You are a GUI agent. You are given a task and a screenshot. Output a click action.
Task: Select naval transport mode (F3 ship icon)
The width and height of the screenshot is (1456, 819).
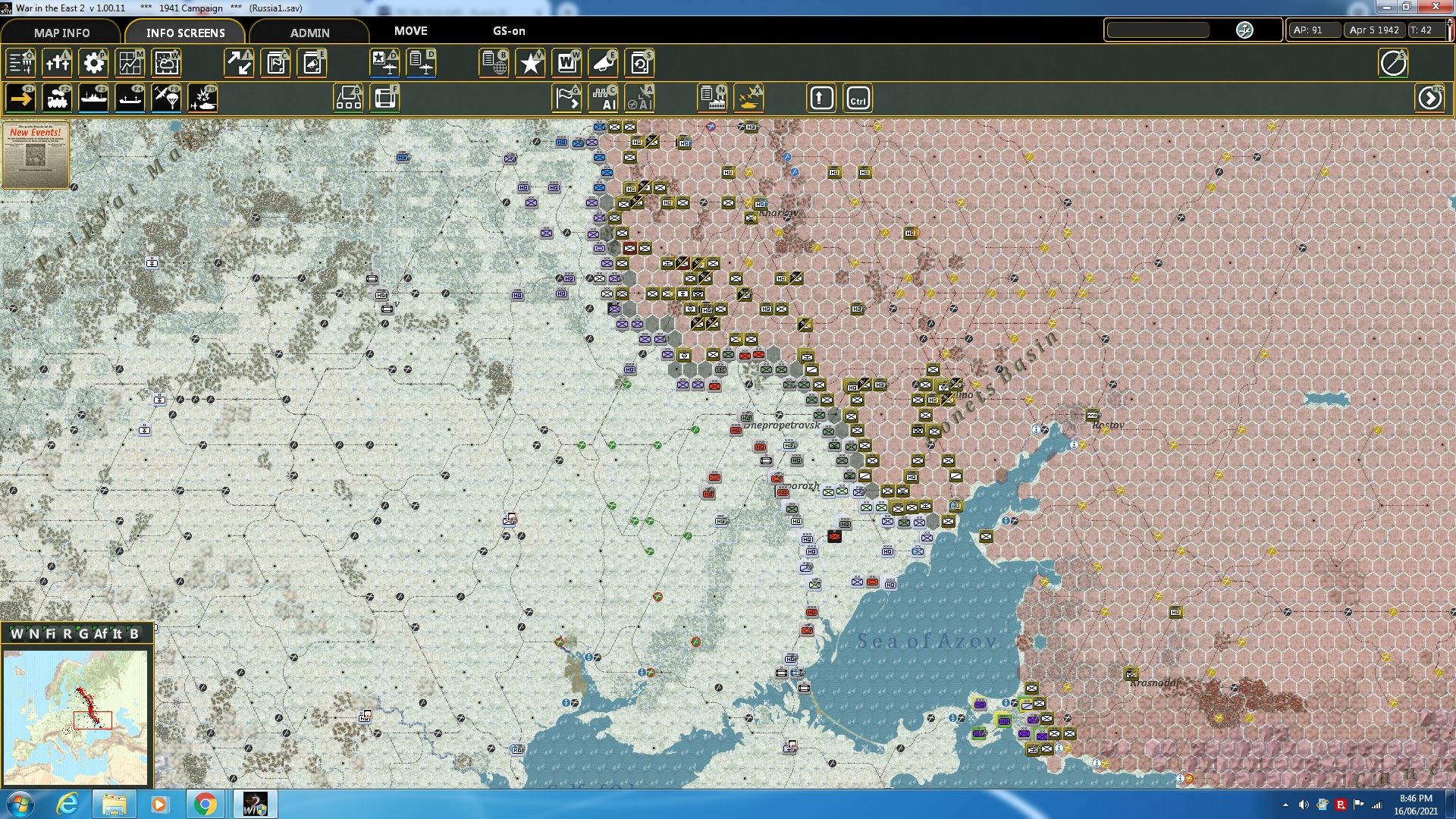pos(93,98)
